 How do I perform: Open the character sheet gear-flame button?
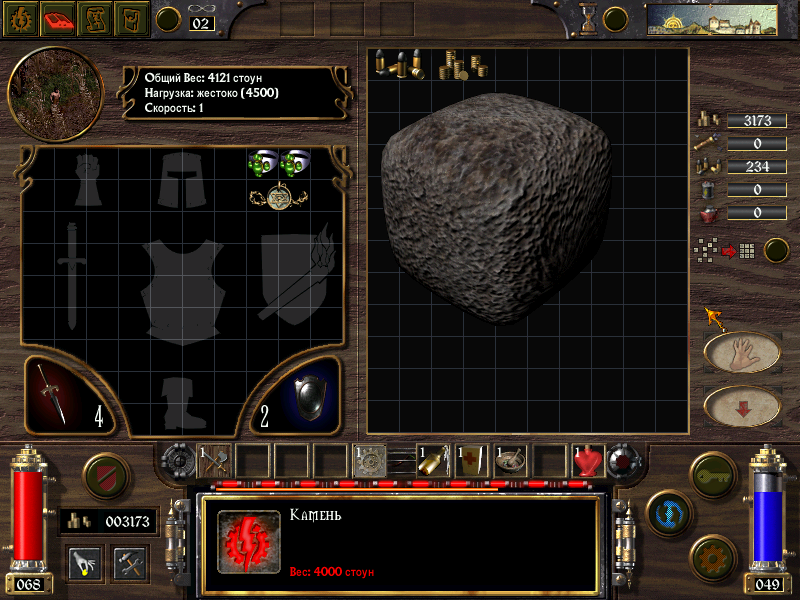click(20, 17)
